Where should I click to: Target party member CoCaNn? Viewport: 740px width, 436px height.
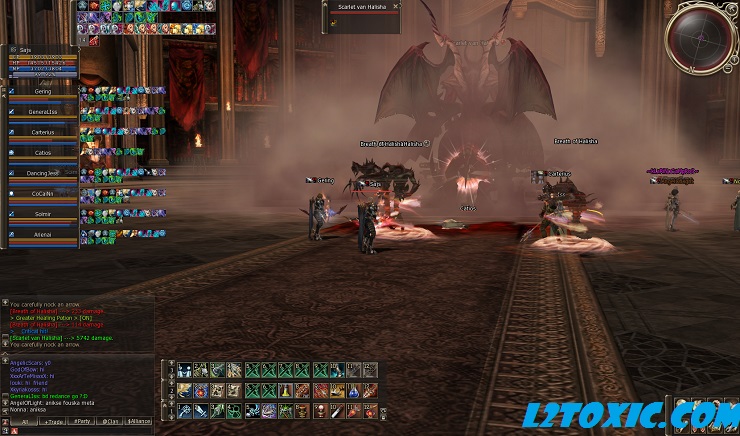tap(42, 193)
